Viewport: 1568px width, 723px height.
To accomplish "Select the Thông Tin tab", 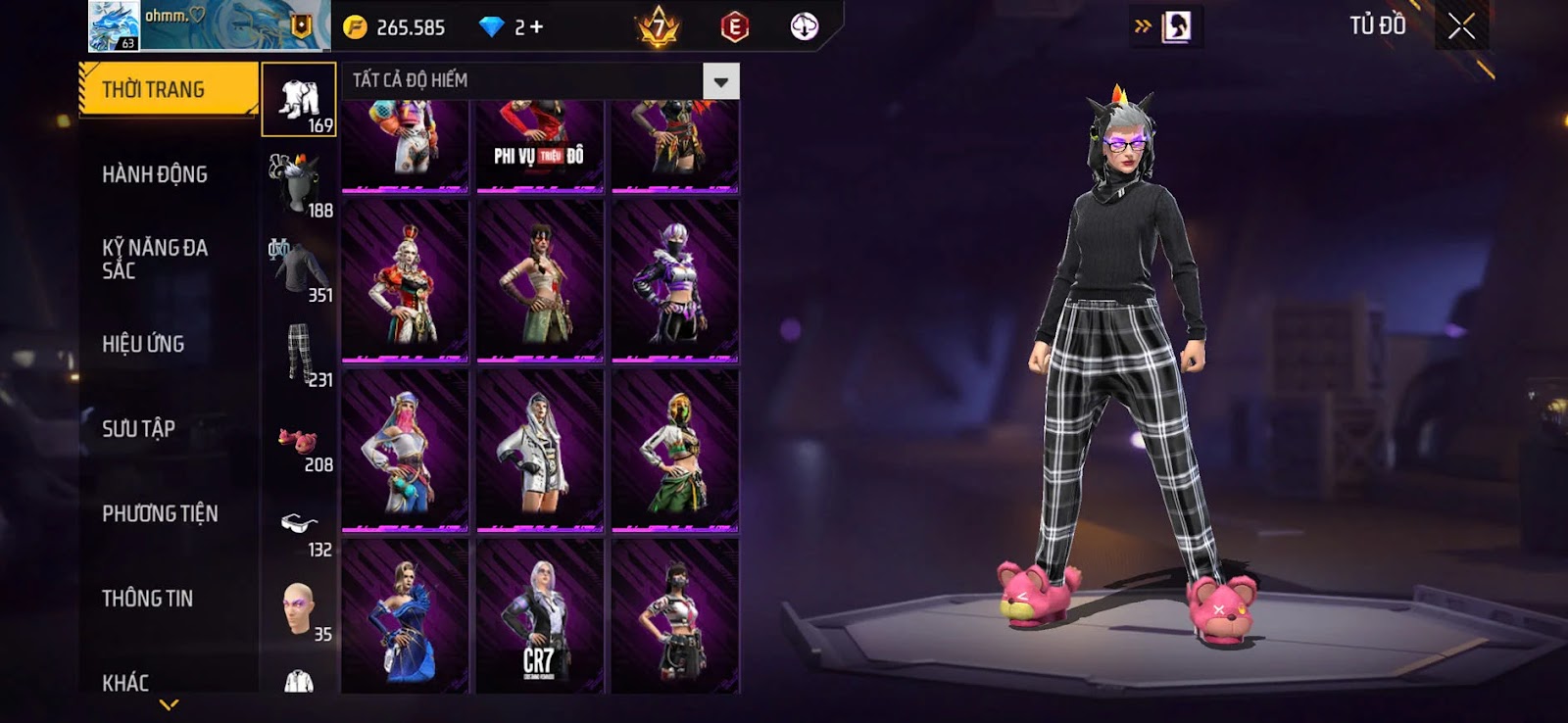I will coord(147,599).
